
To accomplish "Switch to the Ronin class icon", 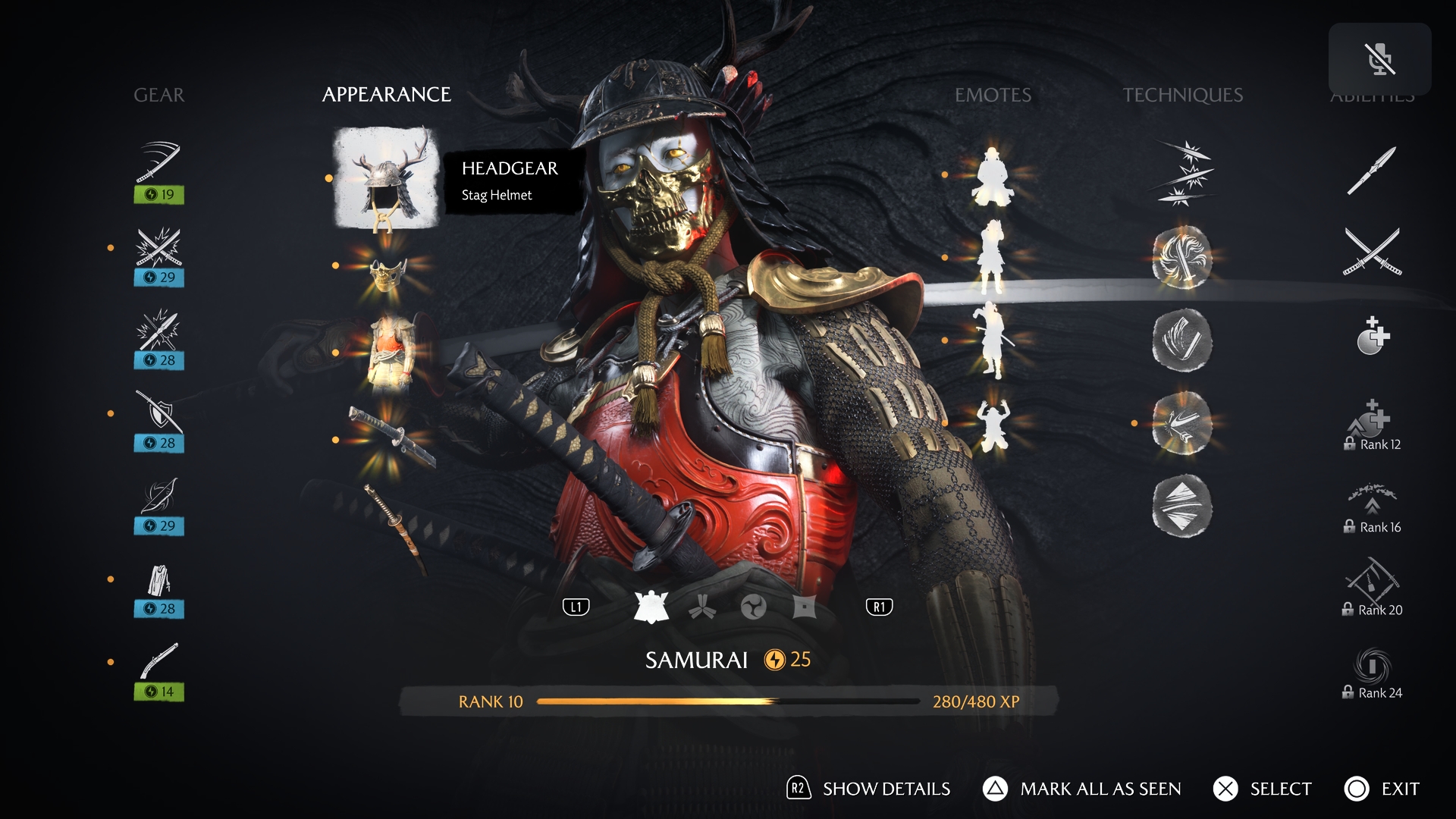I will [753, 607].
